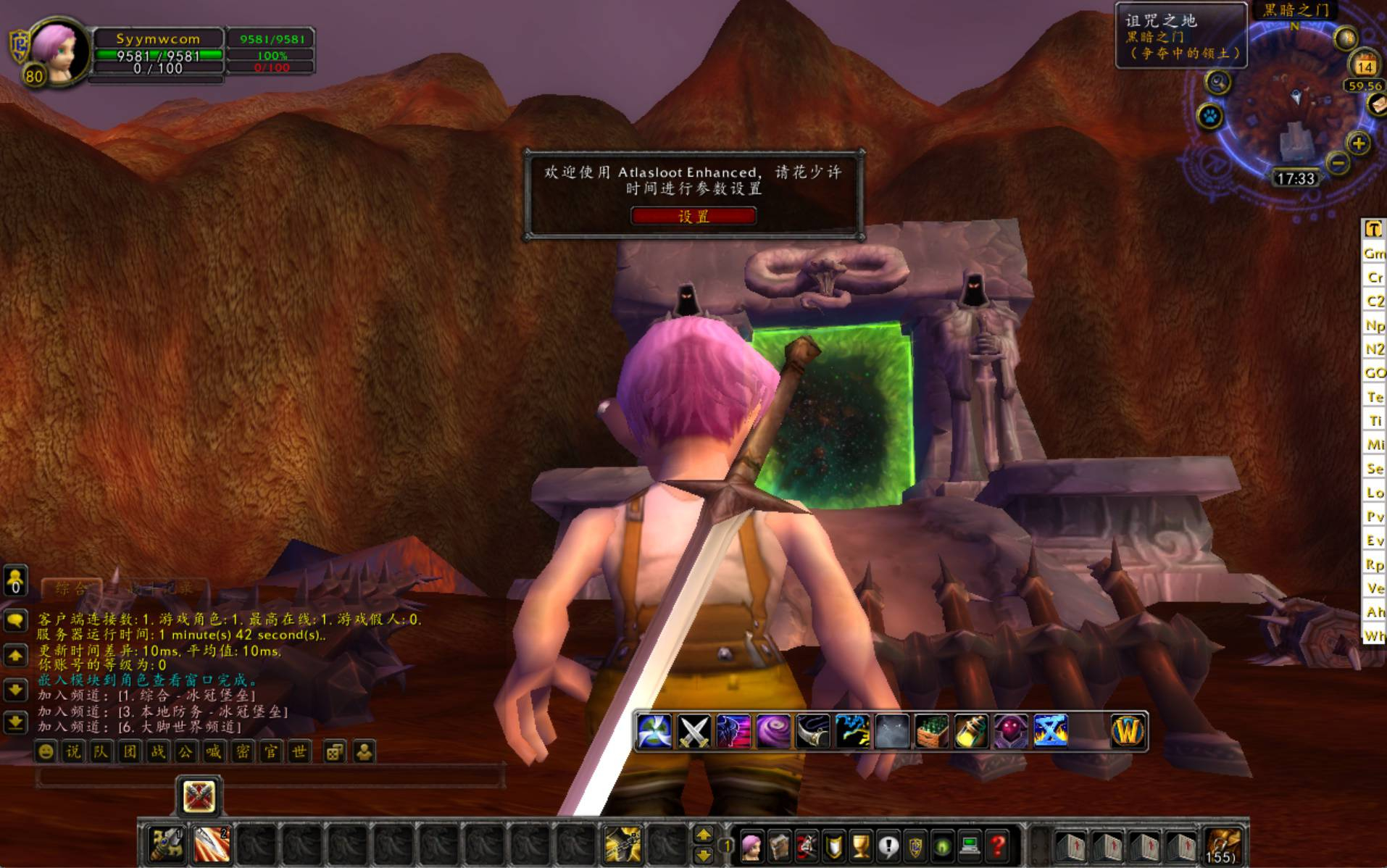Click the crate of green bottles icon
This screenshot has width=1387, height=868.
[931, 731]
